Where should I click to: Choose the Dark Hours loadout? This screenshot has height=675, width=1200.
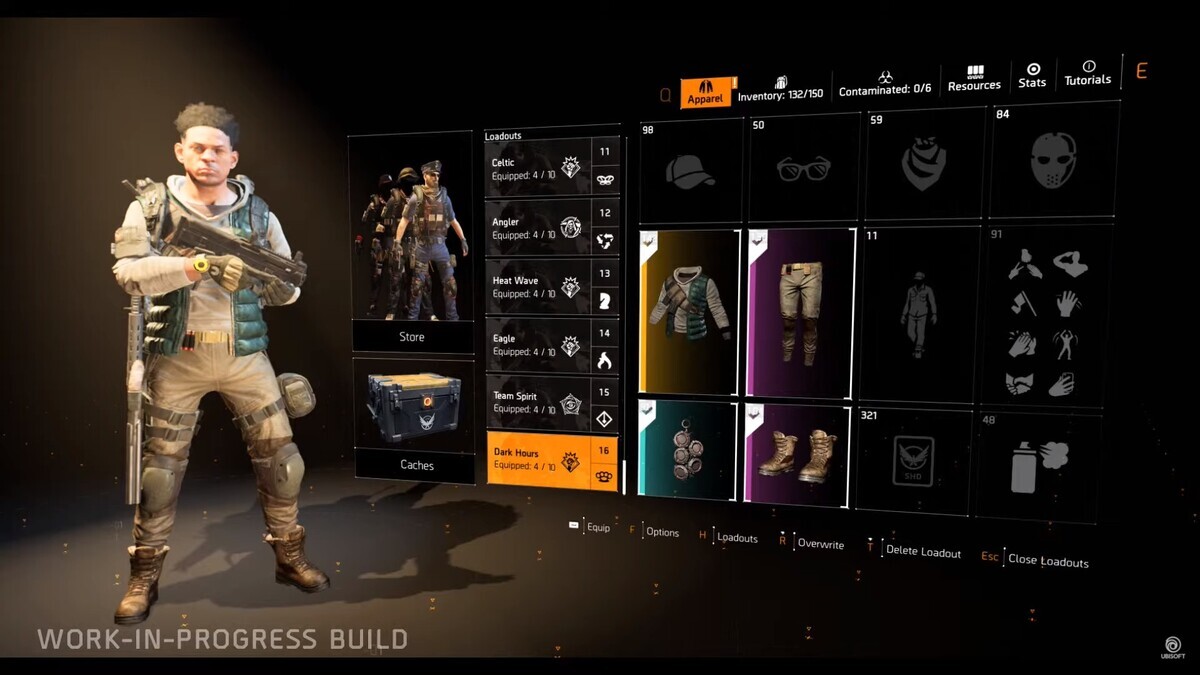(540, 459)
